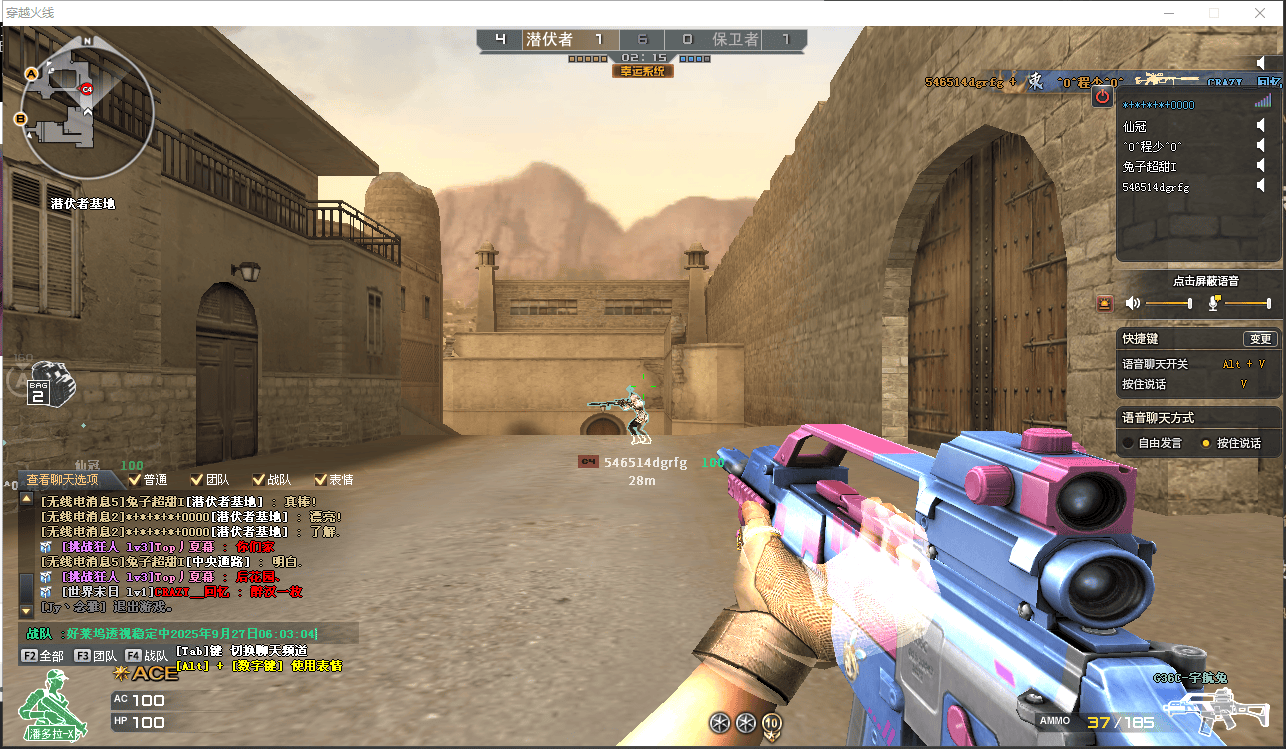Disable the 表情 chat checkbox

321,480
